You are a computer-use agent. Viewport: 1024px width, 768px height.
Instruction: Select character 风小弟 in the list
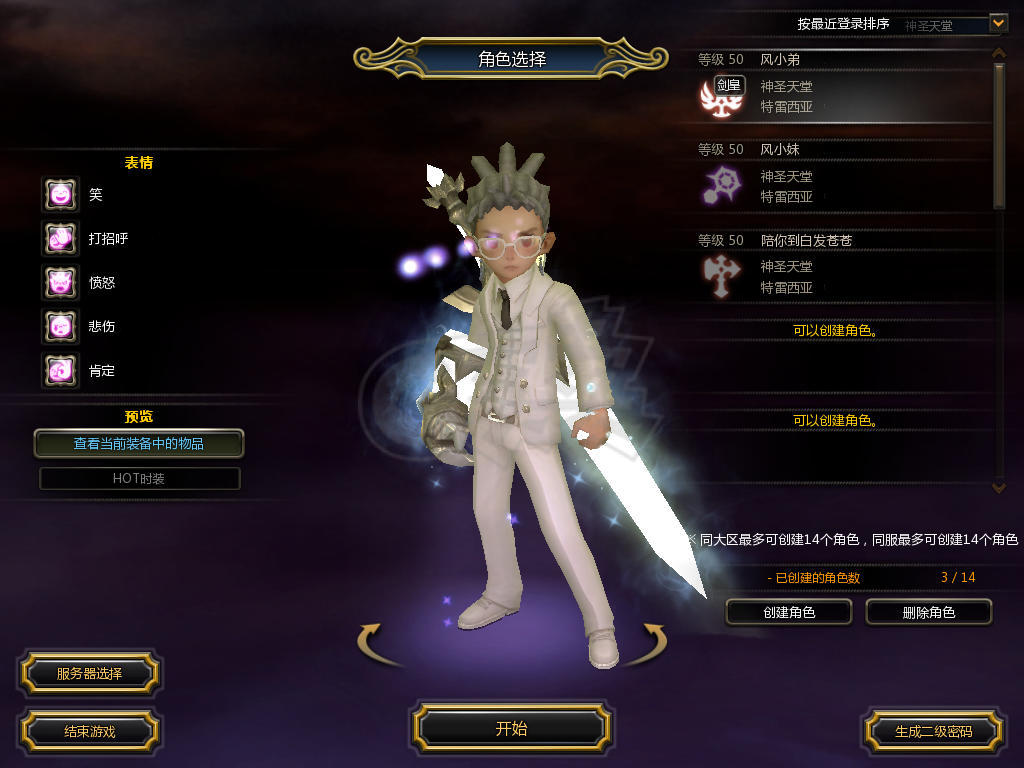coord(840,87)
